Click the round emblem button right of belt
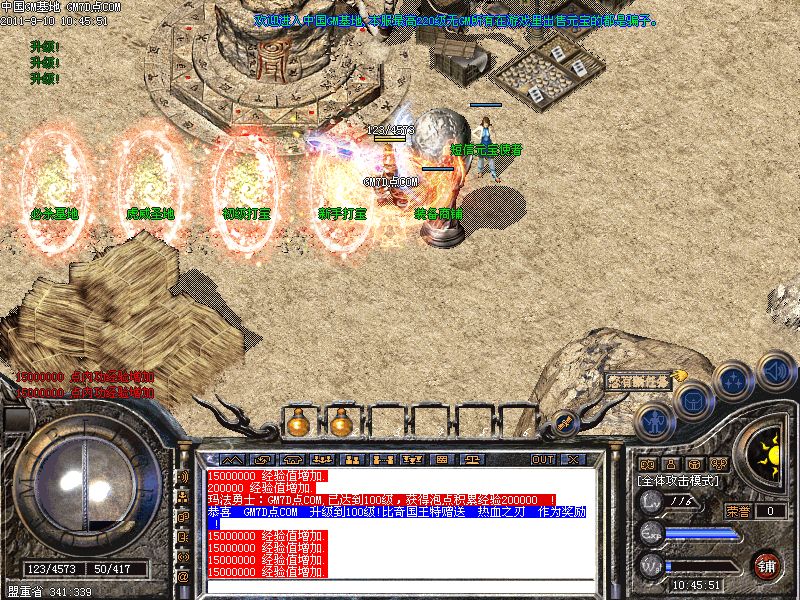 [x=565, y=424]
